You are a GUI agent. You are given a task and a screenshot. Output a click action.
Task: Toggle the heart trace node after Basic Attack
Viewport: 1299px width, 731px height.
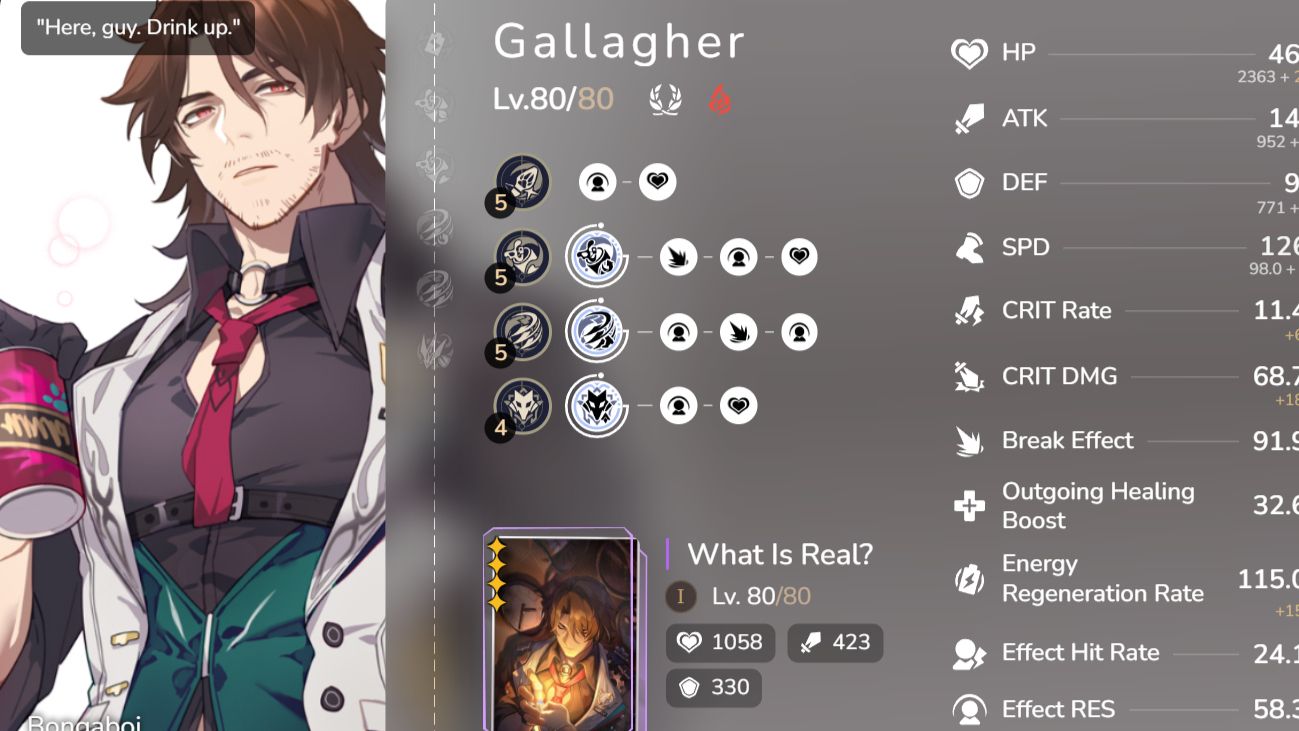coord(657,183)
